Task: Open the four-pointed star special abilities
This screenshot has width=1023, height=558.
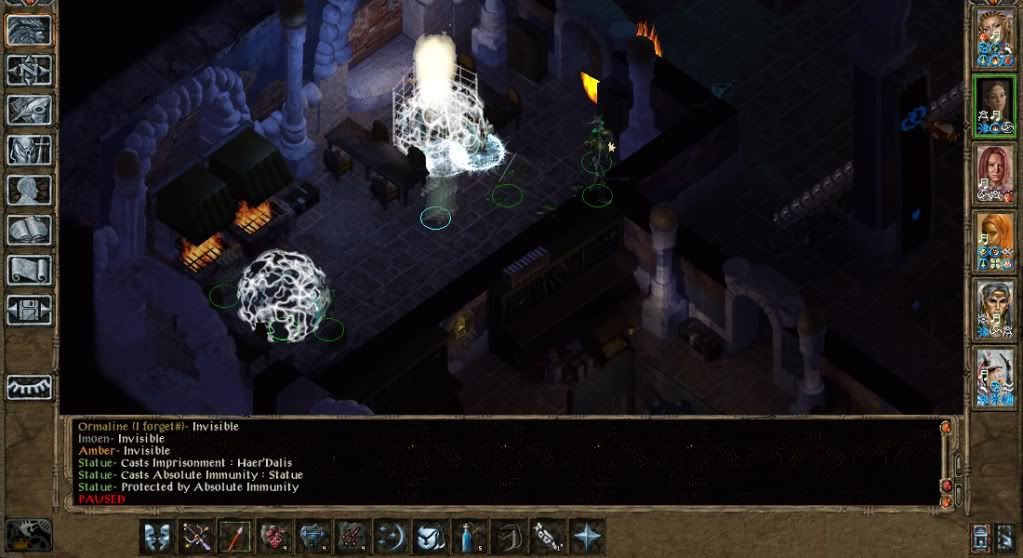Action: [586, 535]
